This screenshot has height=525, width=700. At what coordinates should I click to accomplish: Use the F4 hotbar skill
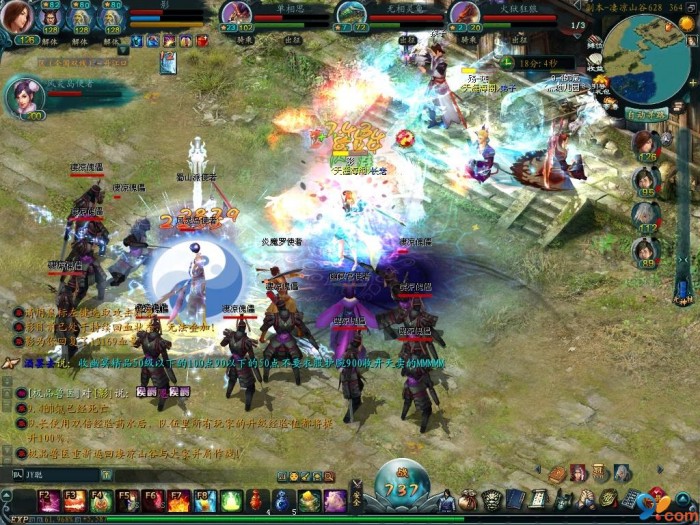pyautogui.click(x=100, y=499)
